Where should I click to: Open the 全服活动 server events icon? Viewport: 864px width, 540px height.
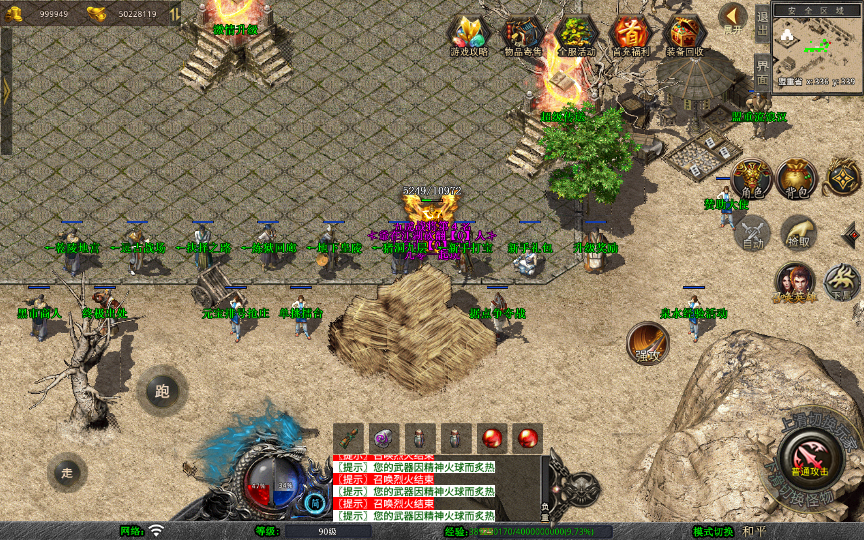574,34
